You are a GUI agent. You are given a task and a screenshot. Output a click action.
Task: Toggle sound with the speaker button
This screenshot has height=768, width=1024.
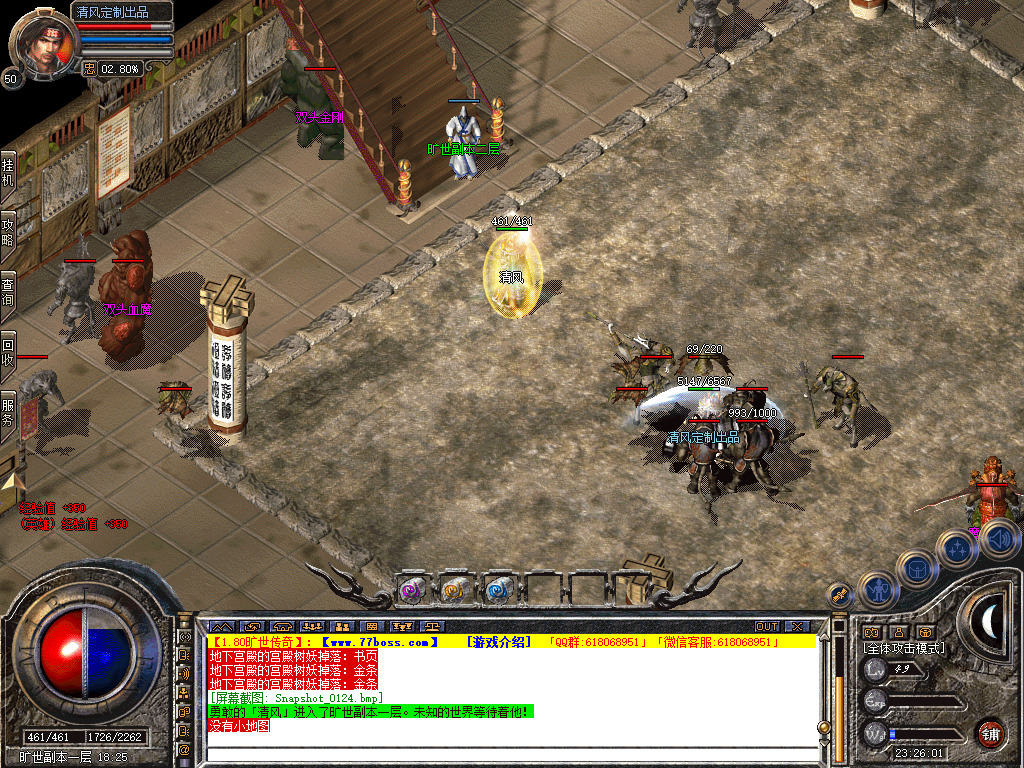pyautogui.click(x=999, y=540)
